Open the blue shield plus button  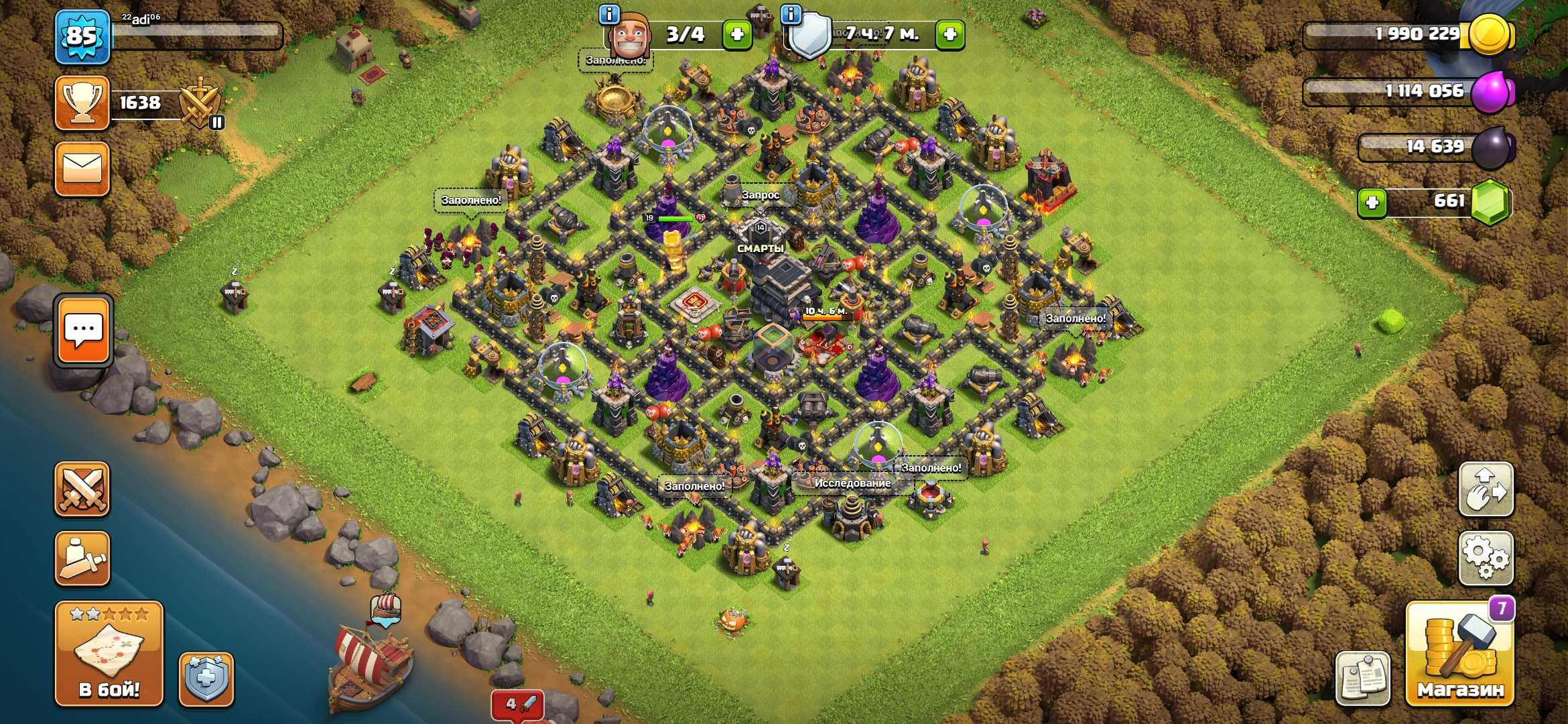(206, 678)
